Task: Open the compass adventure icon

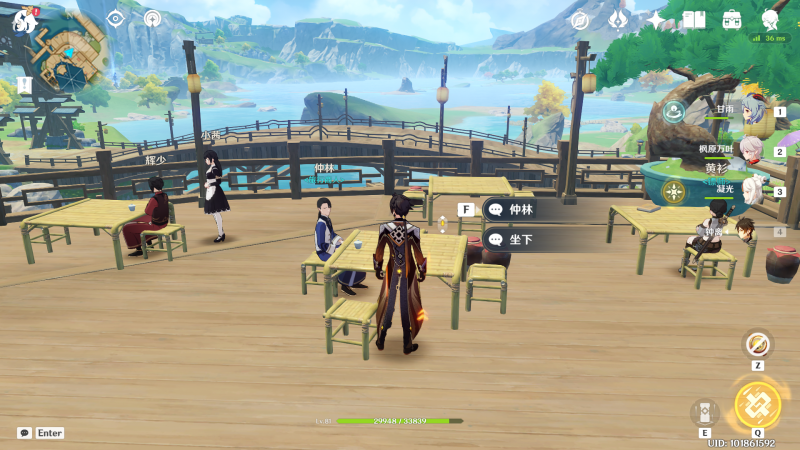Action: 579,20
